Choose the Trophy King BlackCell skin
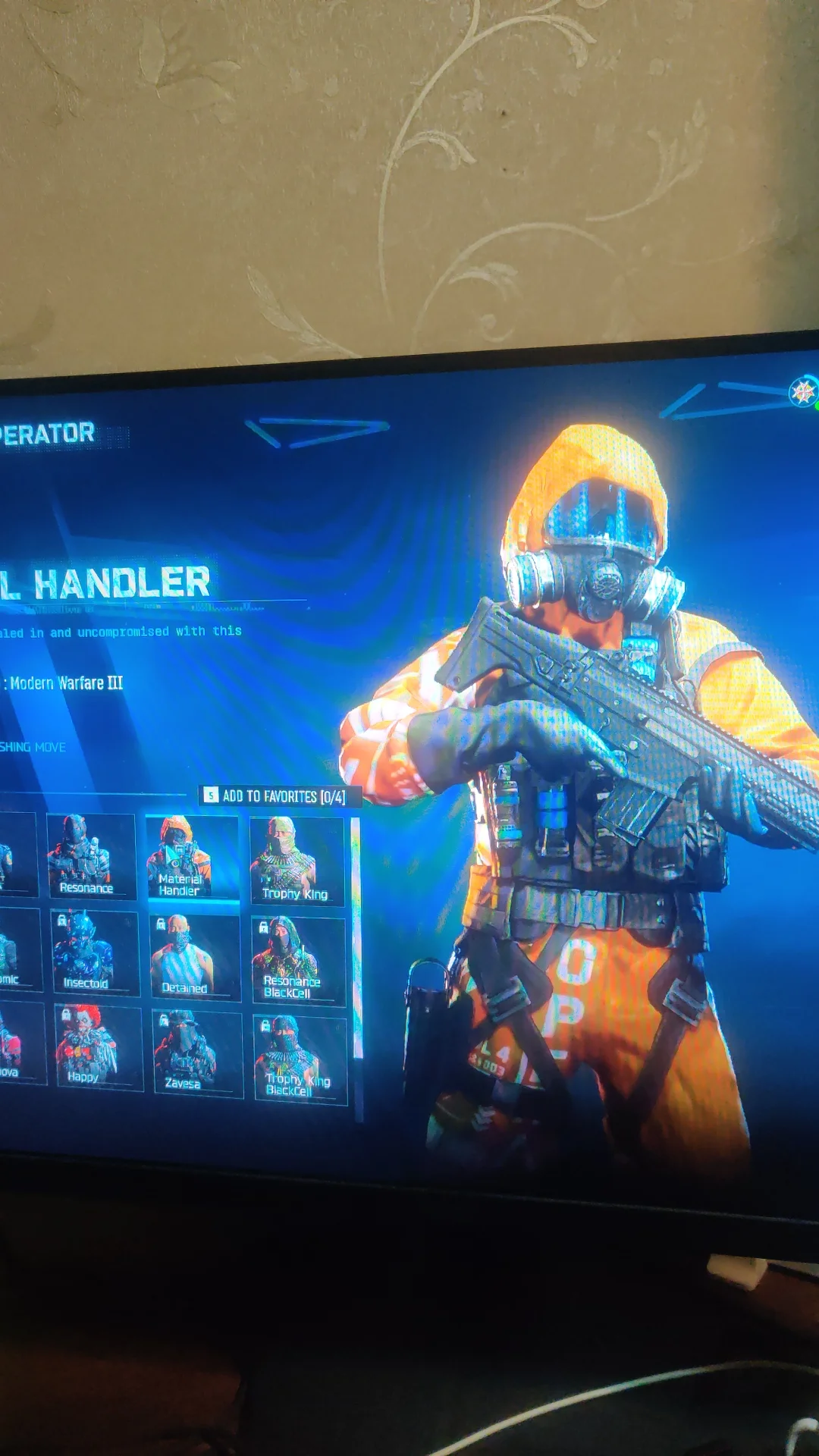Viewport: 819px width, 1456px height. pos(300,1059)
